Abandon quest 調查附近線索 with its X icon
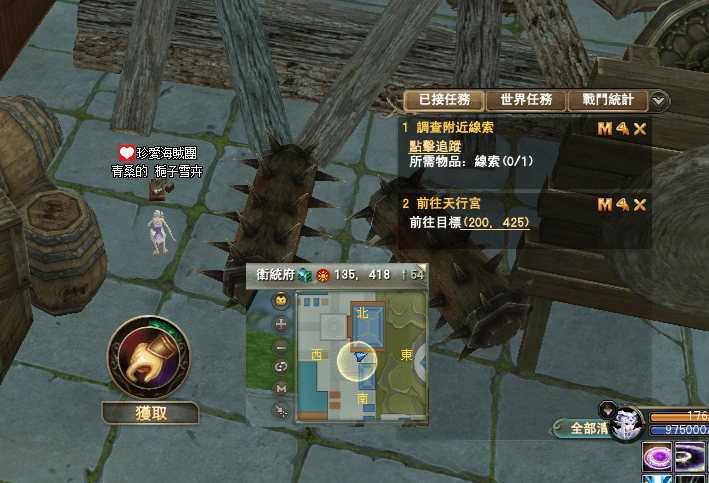The image size is (709, 483). point(640,129)
